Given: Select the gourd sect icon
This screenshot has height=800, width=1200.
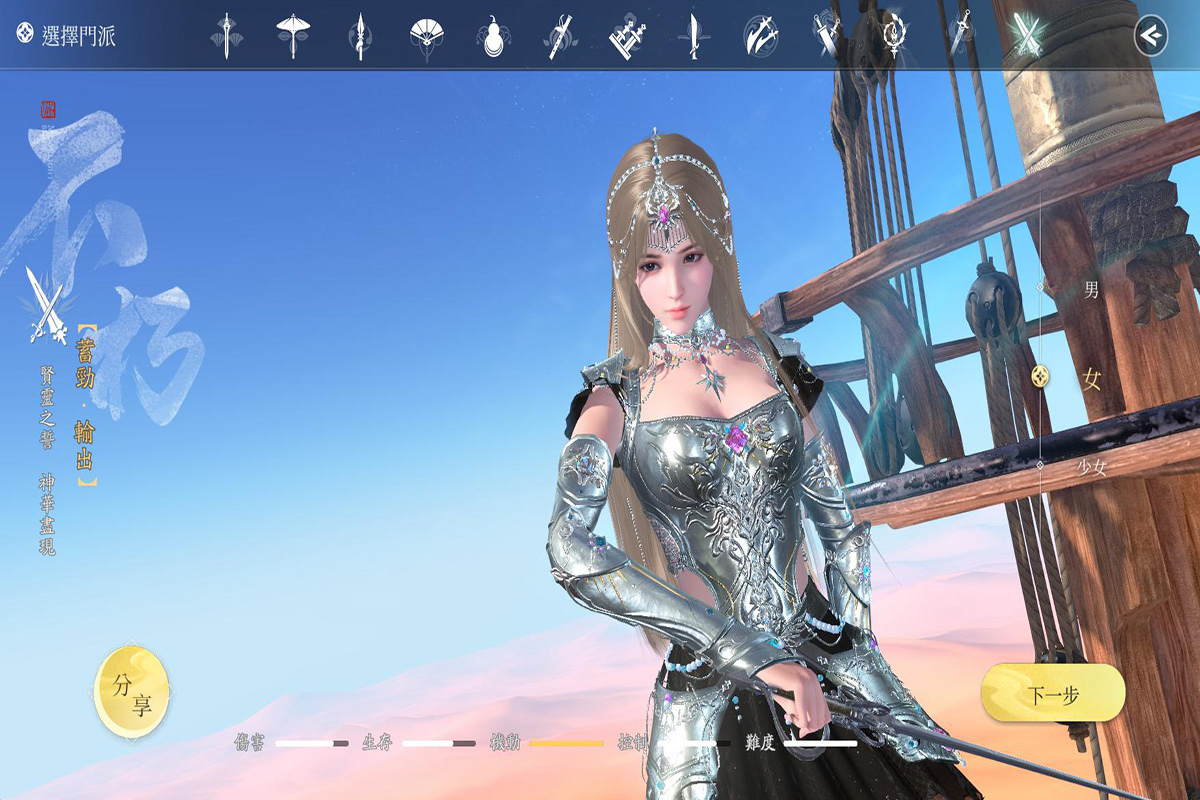Looking at the screenshot, I should (492, 36).
